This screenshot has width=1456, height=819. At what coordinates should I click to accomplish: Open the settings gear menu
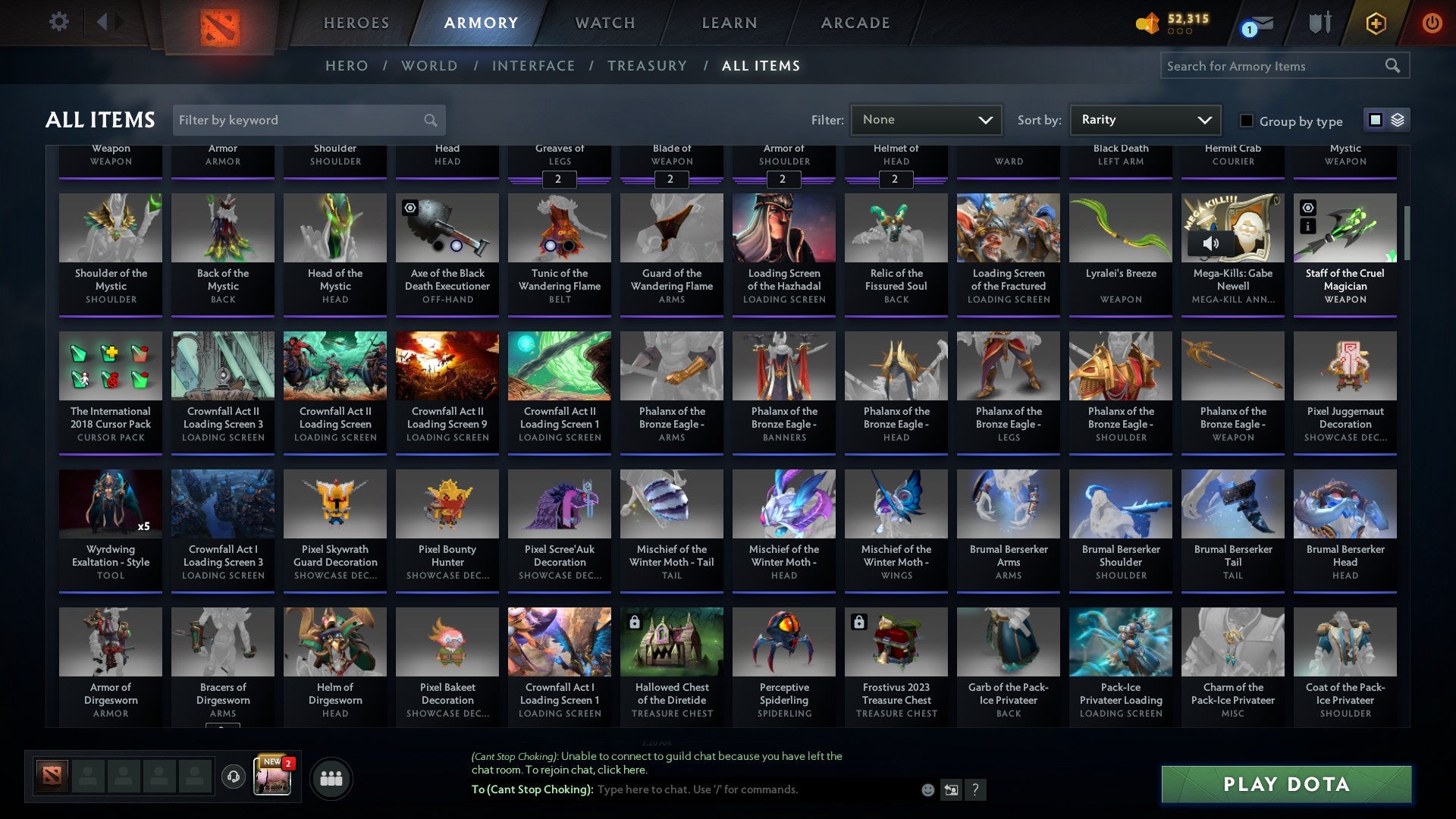click(x=58, y=21)
